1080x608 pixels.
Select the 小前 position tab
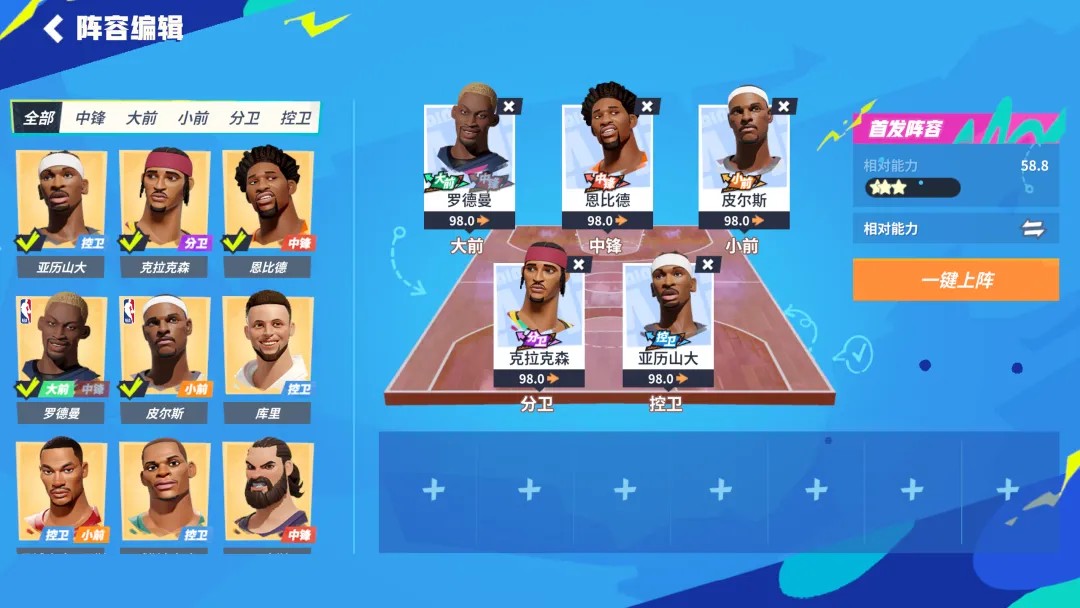tap(193, 118)
